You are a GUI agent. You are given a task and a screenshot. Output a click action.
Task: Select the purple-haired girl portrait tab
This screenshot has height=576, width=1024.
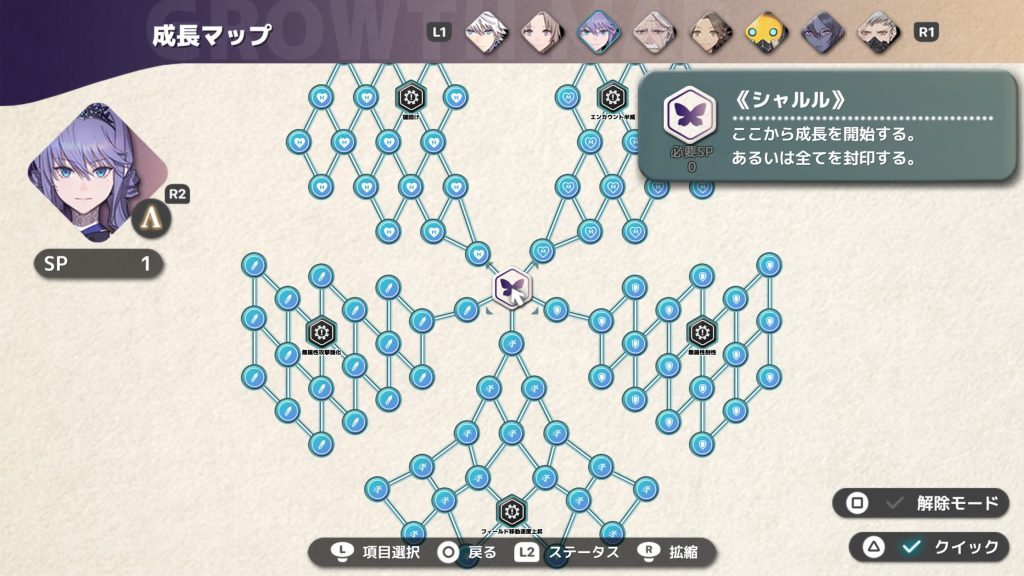(x=598, y=31)
